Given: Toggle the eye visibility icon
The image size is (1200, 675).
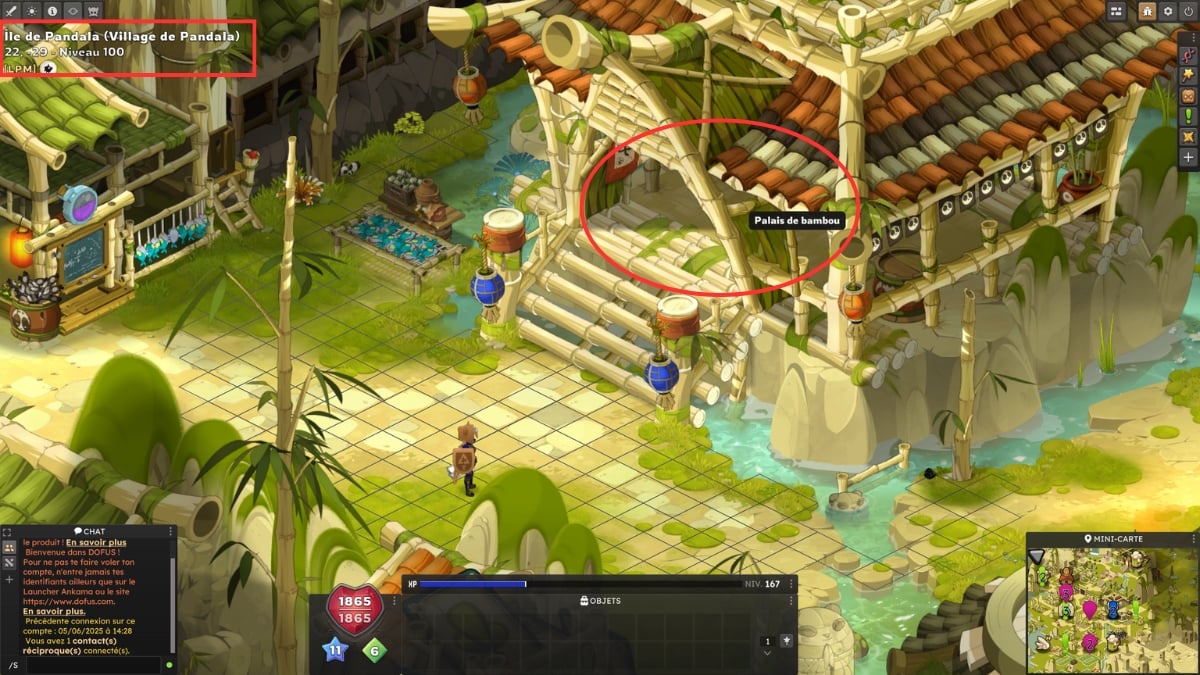Looking at the screenshot, I should [x=74, y=10].
